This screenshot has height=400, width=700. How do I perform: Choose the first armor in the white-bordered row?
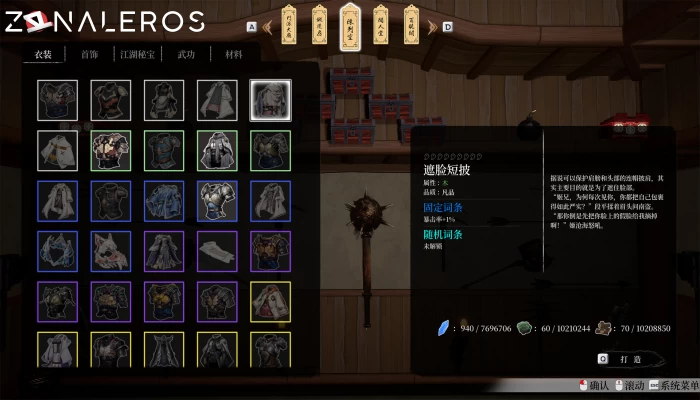[x=57, y=100]
